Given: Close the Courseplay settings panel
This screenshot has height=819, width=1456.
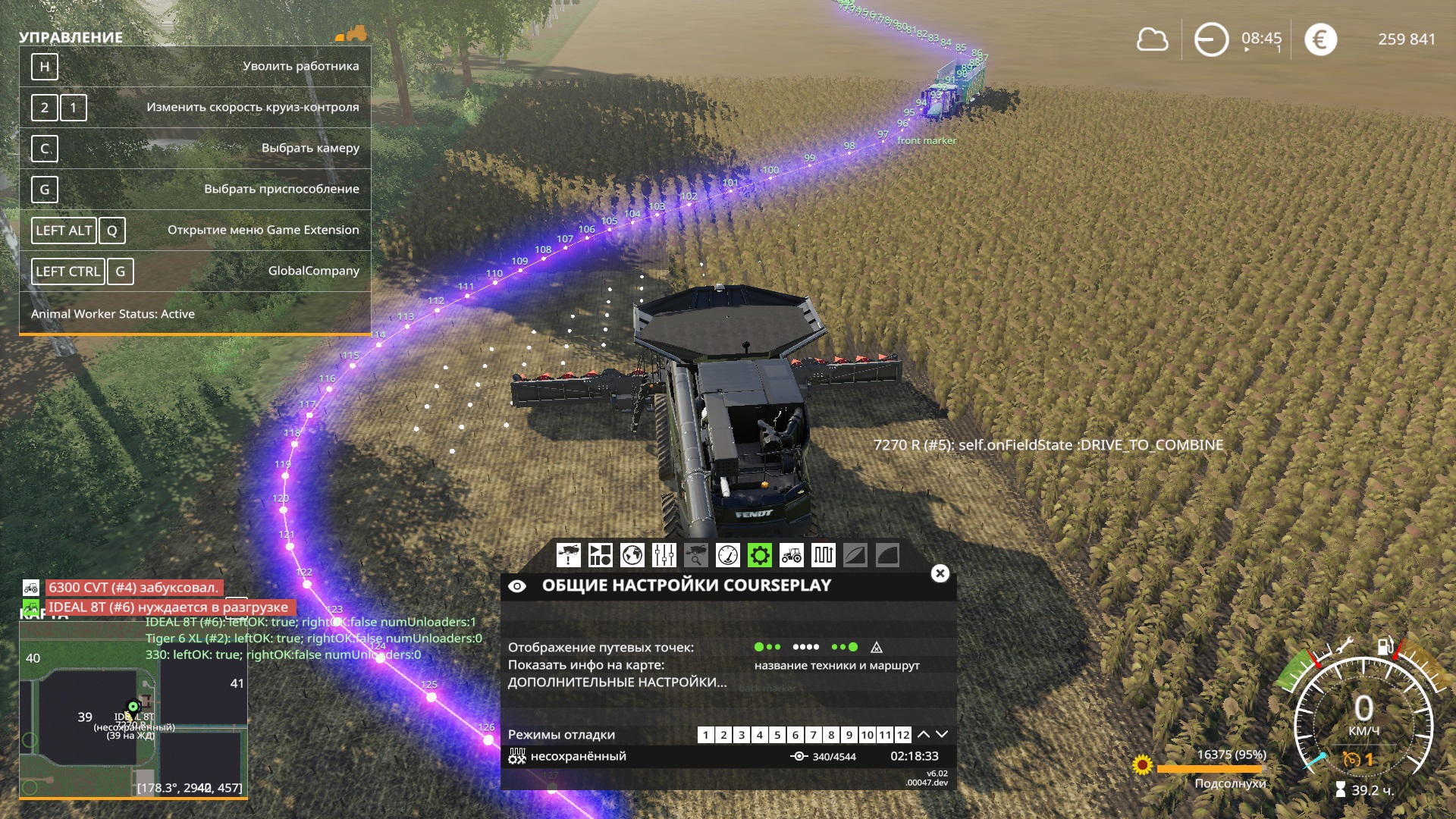Looking at the screenshot, I should coord(940,573).
